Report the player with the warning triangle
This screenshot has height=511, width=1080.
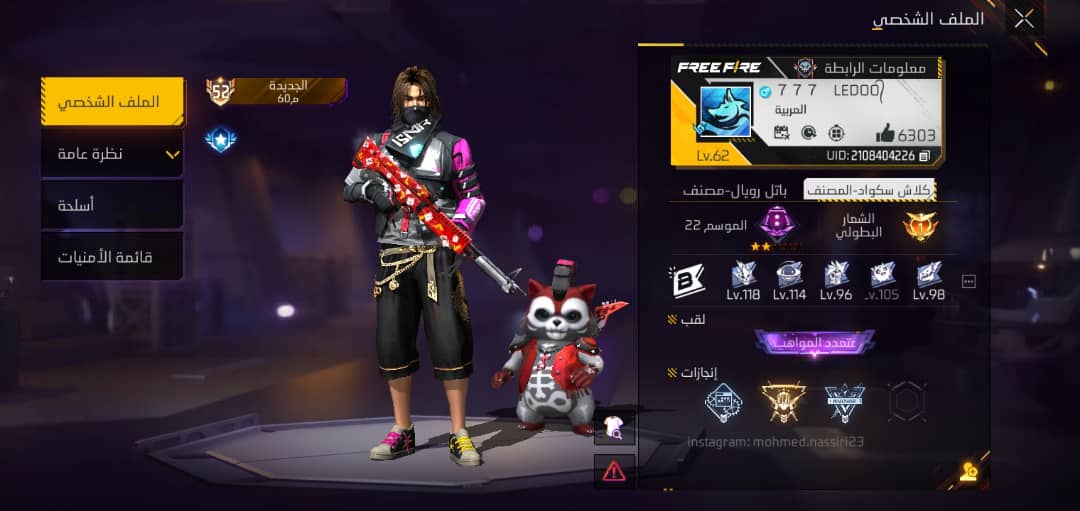click(x=614, y=469)
